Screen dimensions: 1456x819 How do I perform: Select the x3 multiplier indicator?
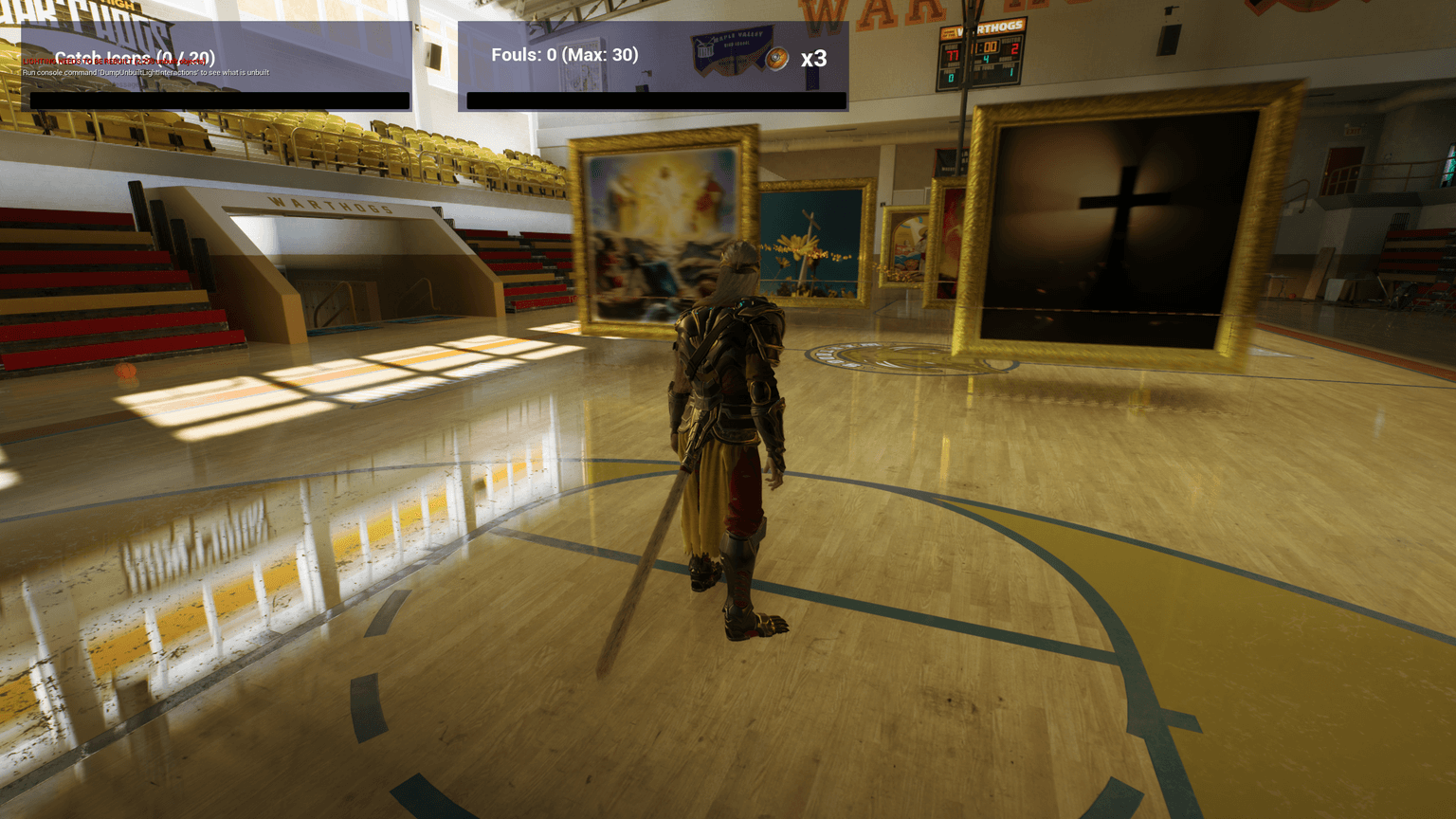pos(814,59)
